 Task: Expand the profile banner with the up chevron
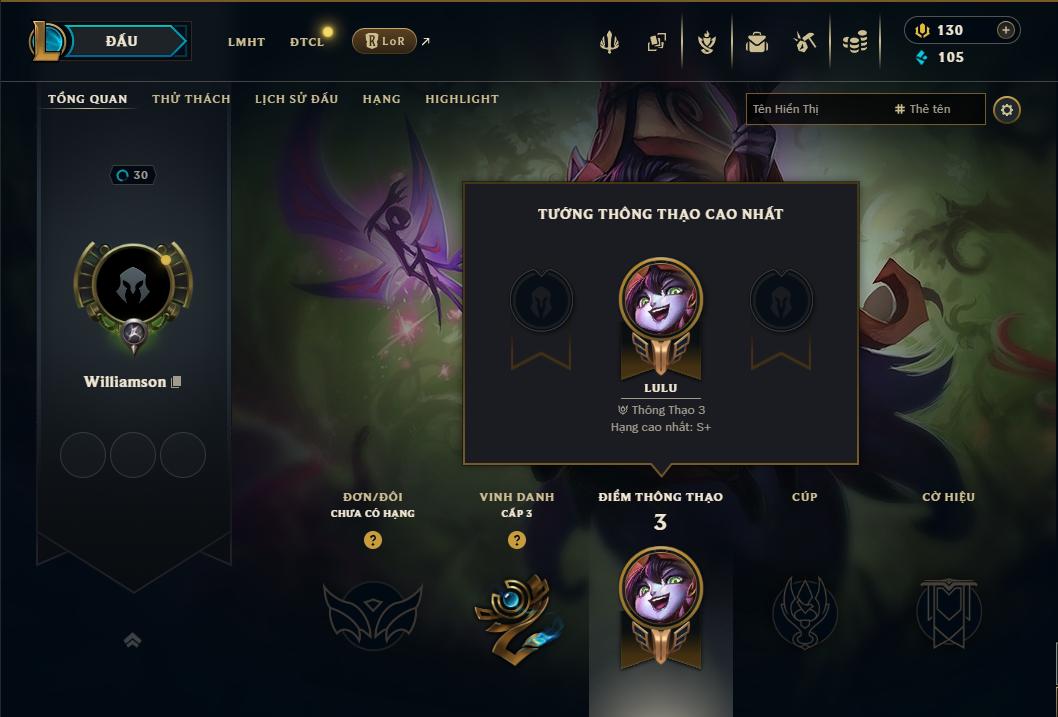coord(132,641)
